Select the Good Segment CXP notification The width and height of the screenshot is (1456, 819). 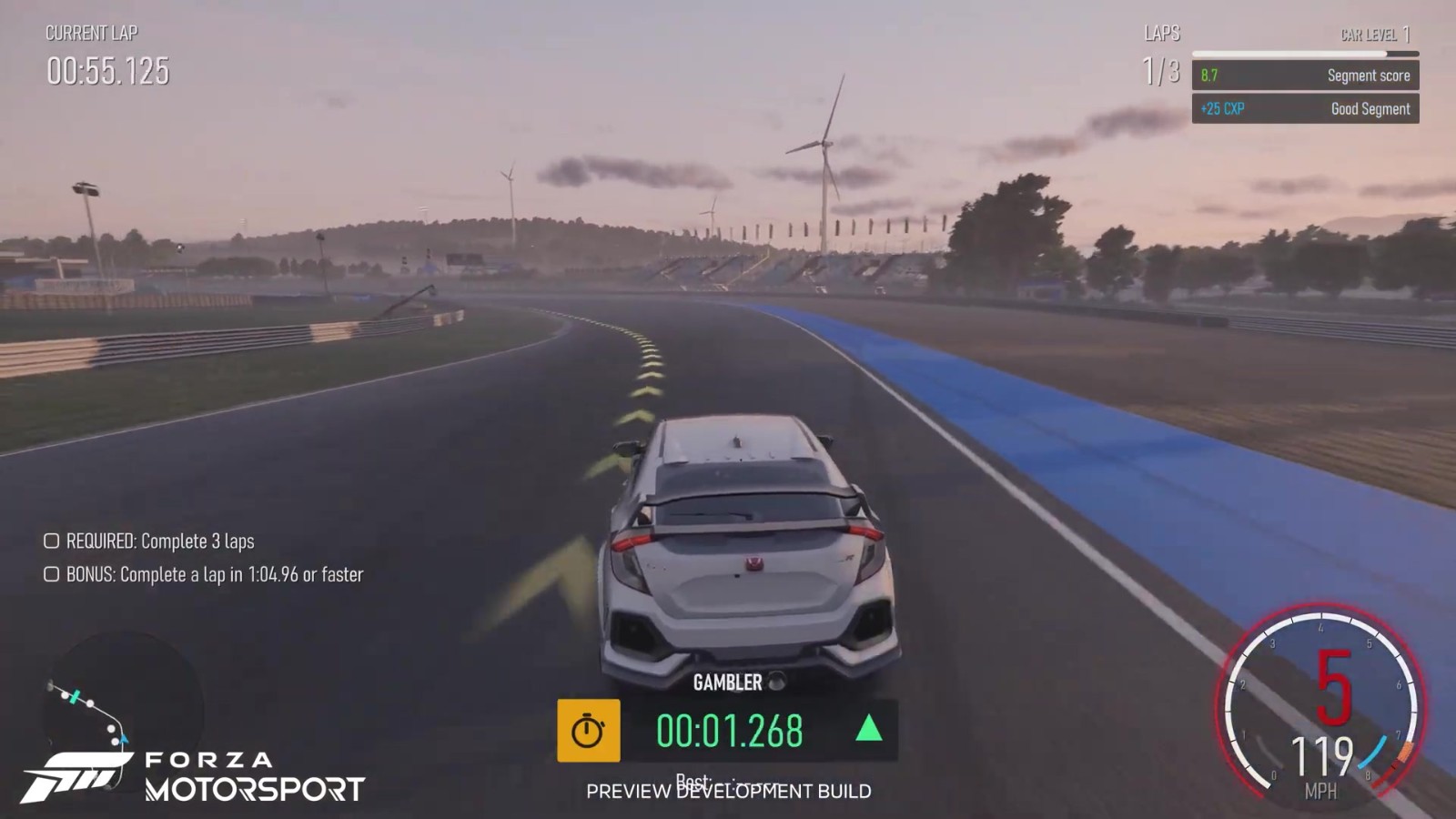click(1305, 109)
